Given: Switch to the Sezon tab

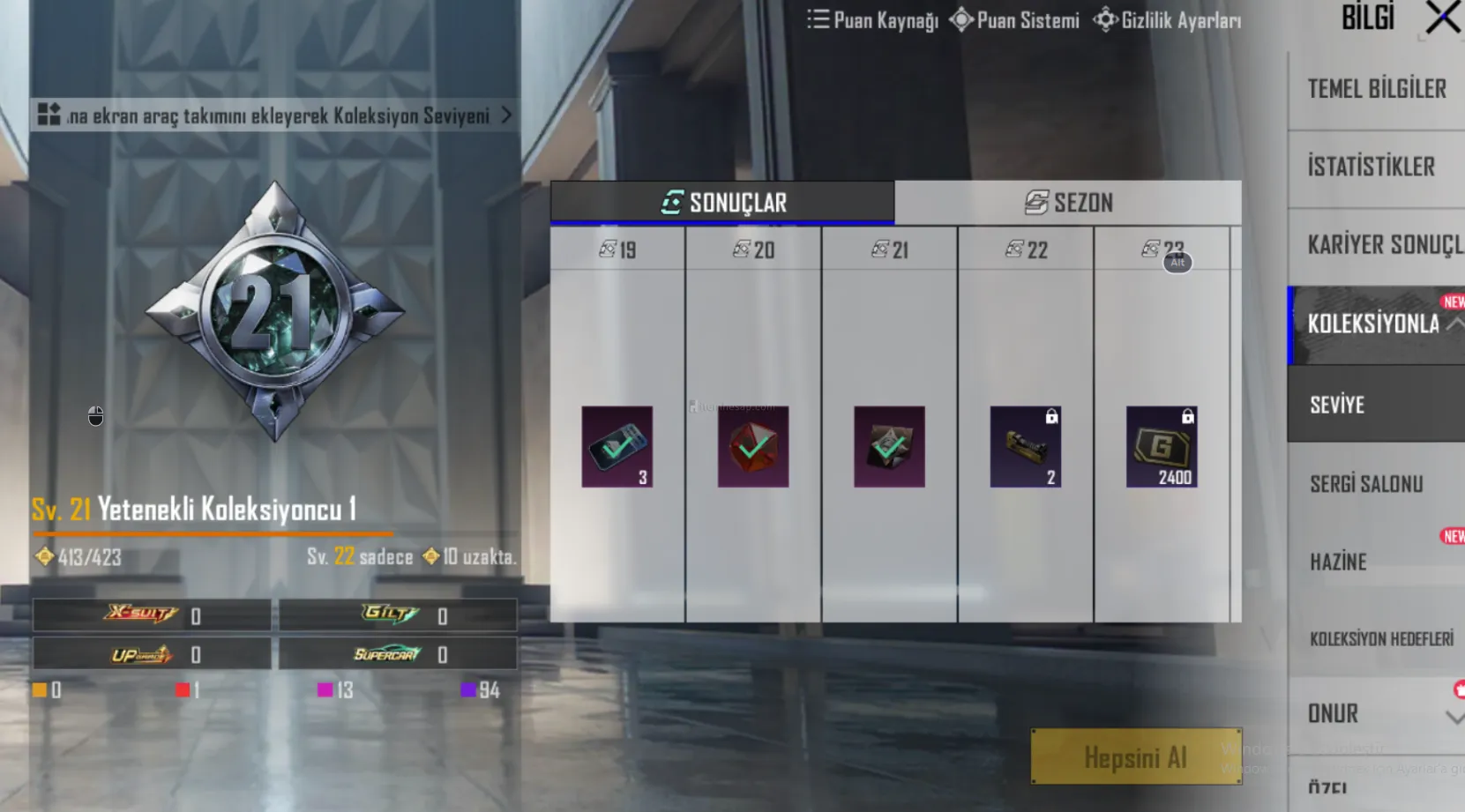Looking at the screenshot, I should 1068,203.
